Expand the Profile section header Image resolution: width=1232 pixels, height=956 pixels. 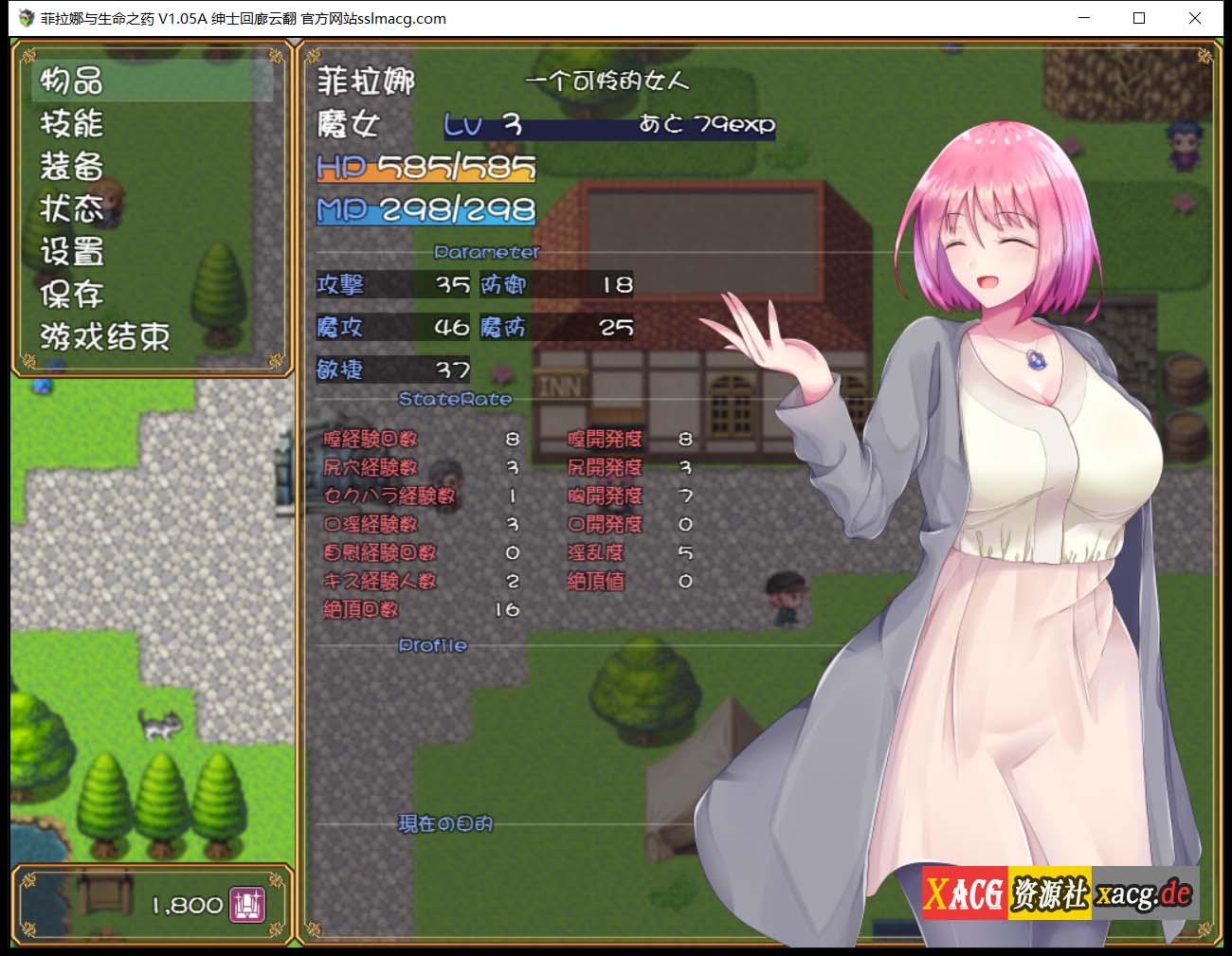point(431,645)
